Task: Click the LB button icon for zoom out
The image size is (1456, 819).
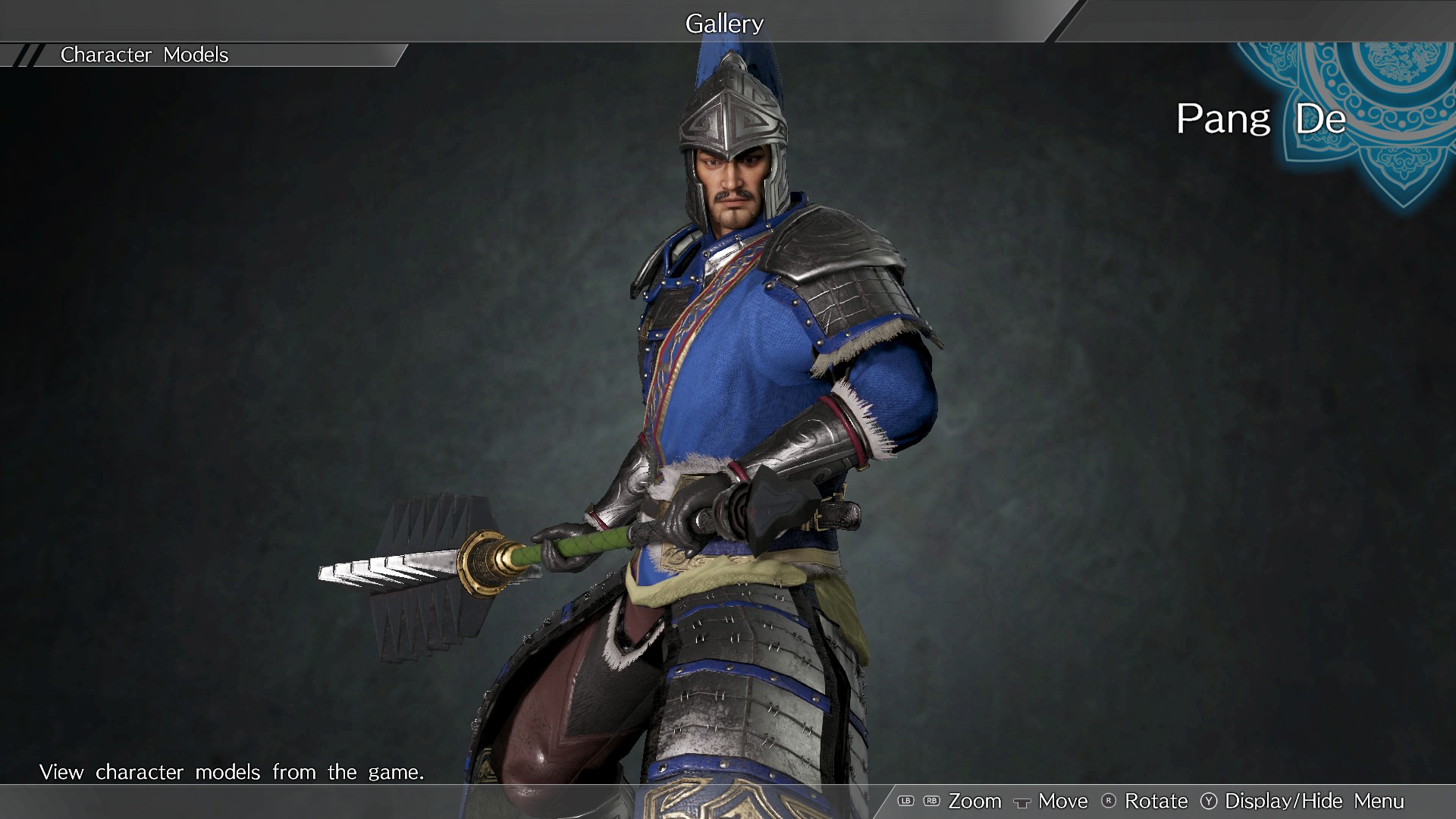Action: [905, 801]
